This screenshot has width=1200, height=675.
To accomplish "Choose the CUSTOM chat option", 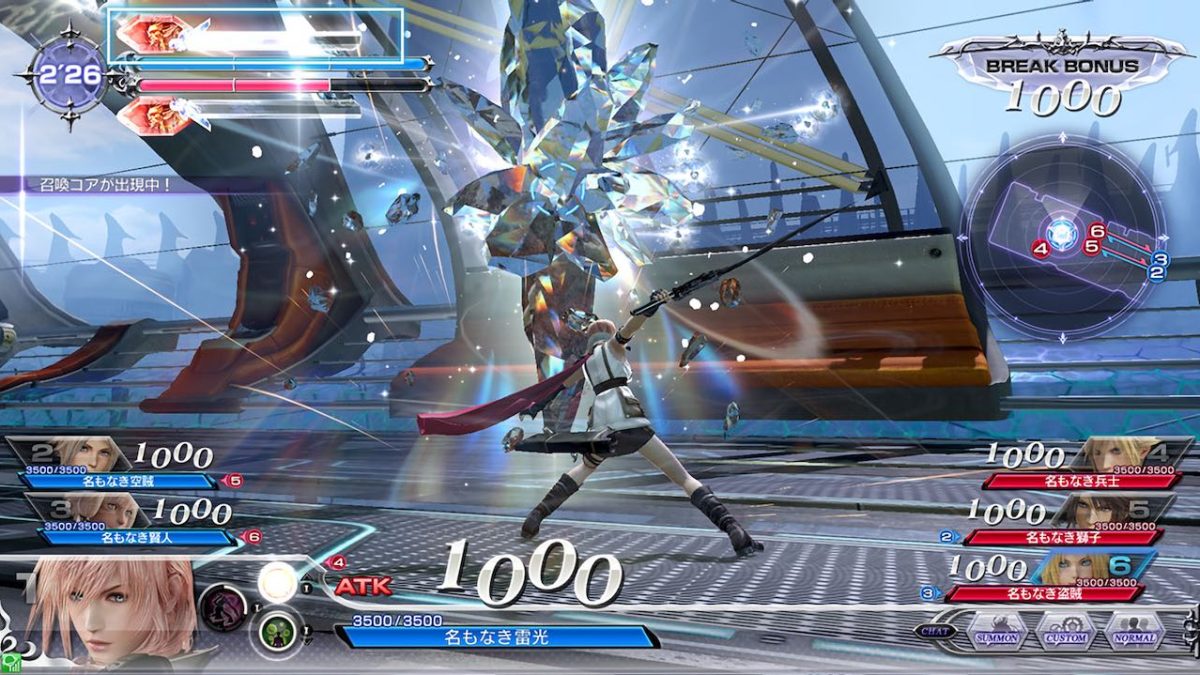I will [1065, 635].
